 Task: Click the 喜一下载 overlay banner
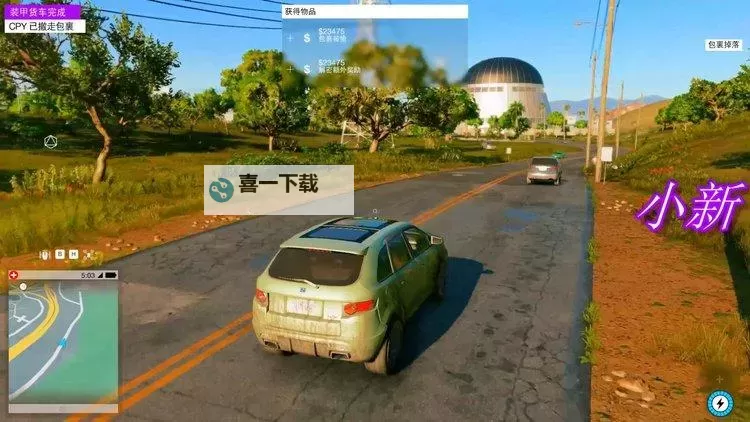pyautogui.click(x=278, y=189)
